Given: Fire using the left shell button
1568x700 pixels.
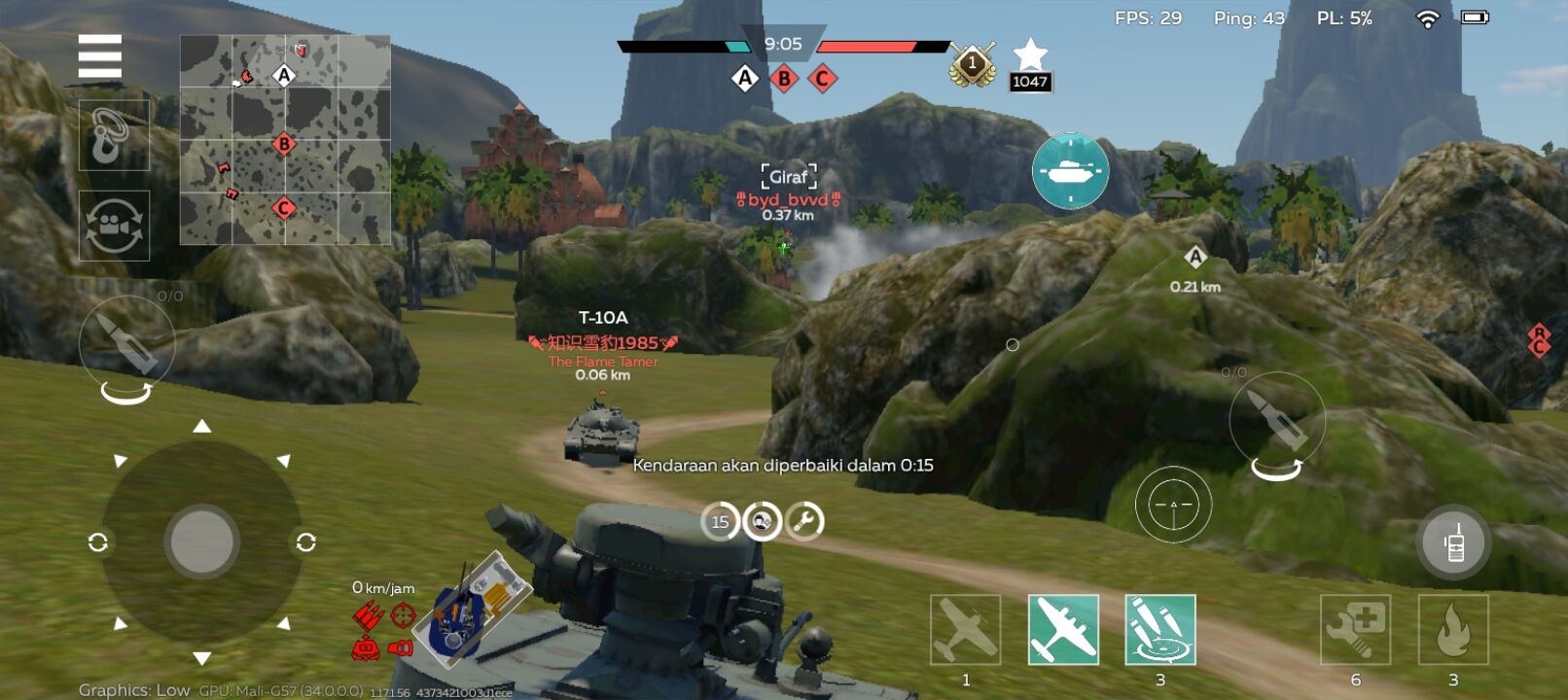Looking at the screenshot, I should click(127, 342).
